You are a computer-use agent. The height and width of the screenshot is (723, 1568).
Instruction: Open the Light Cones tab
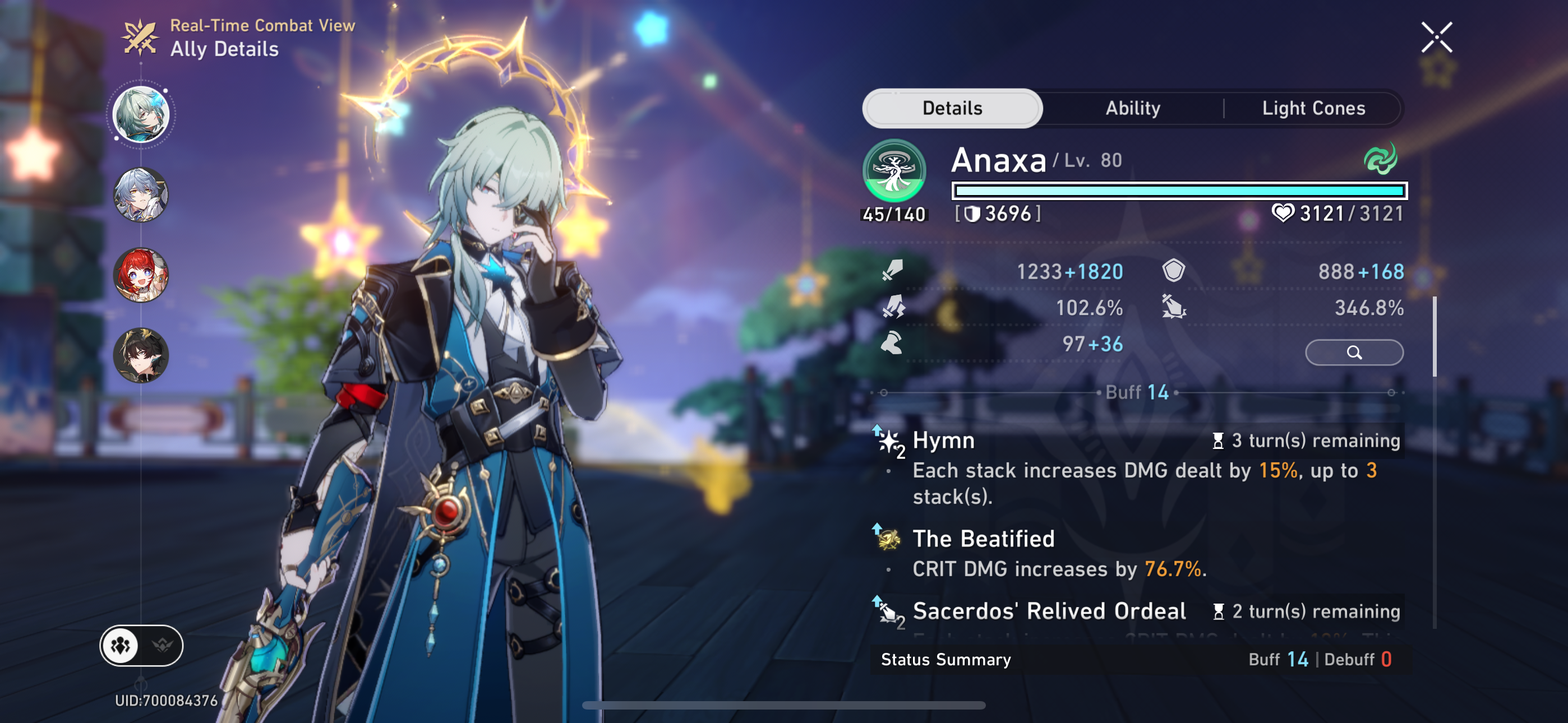[x=1313, y=108]
